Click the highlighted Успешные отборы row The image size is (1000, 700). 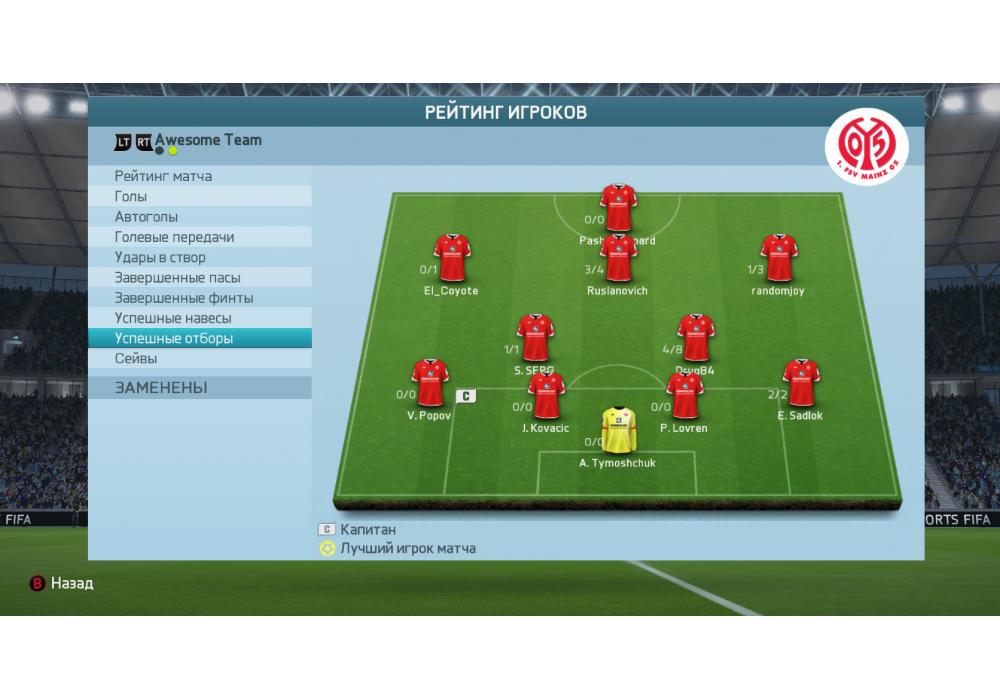[x=198, y=338]
